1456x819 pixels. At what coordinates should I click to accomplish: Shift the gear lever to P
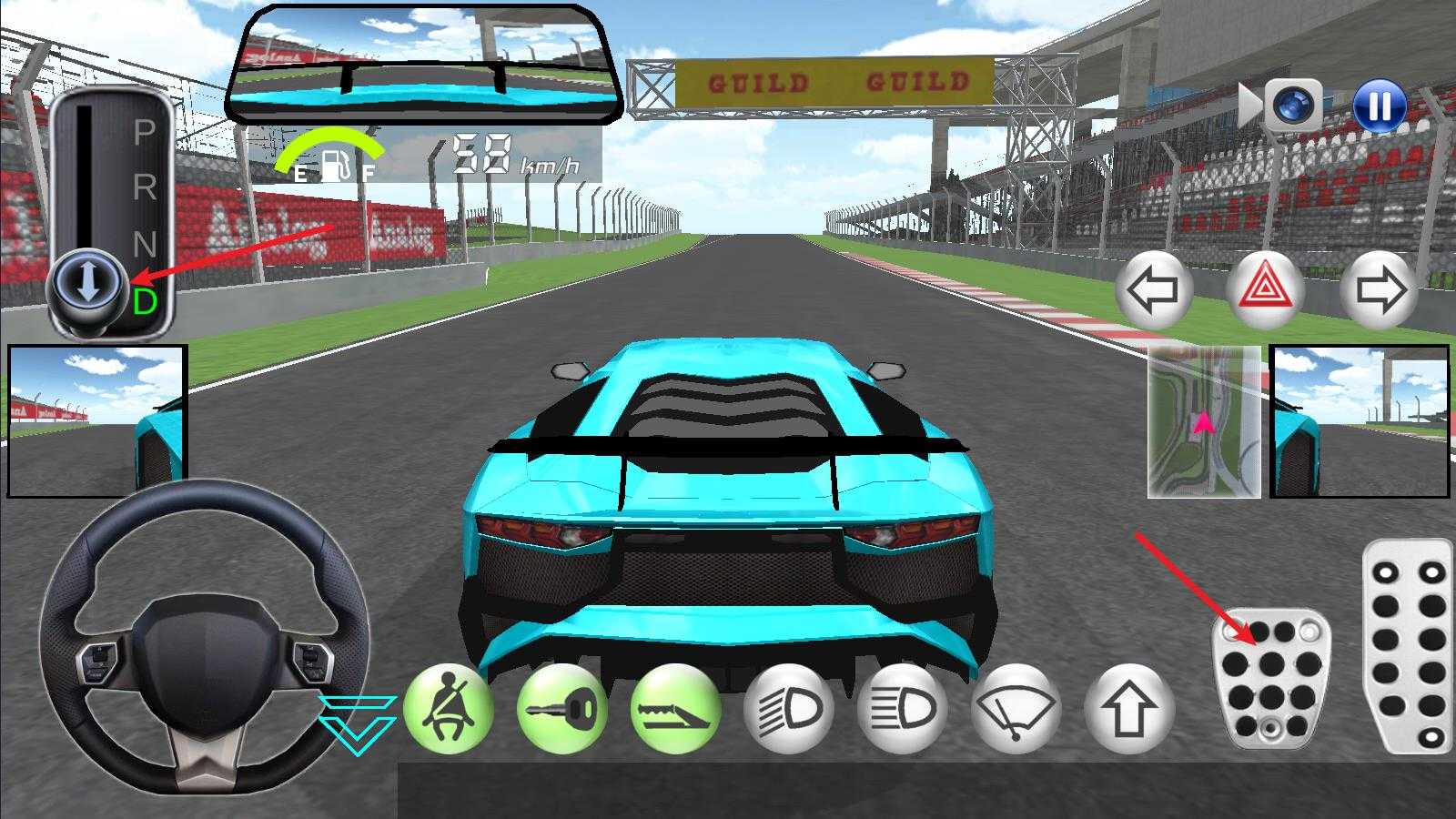[146, 129]
